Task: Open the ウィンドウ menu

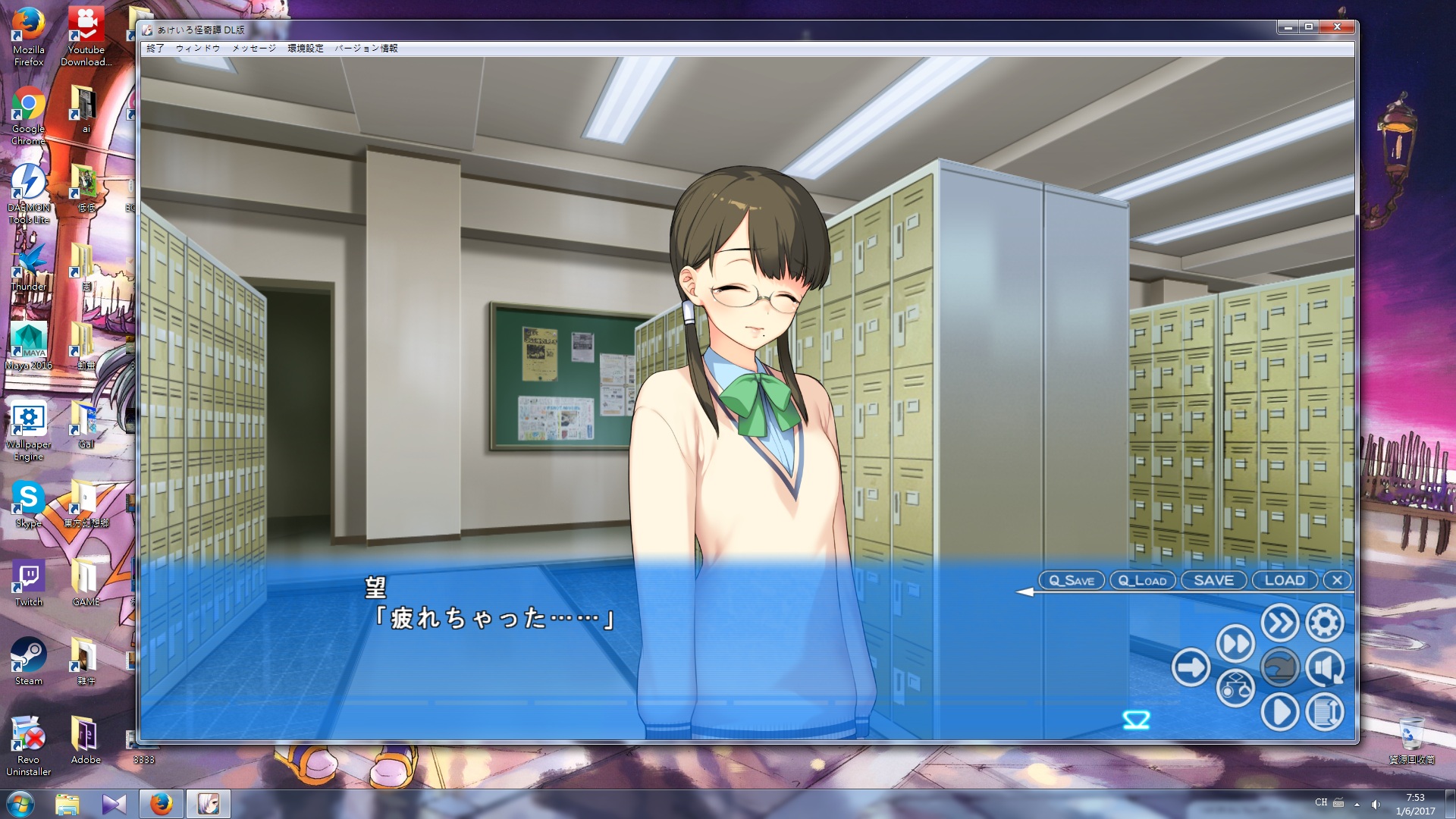Action: (198, 49)
